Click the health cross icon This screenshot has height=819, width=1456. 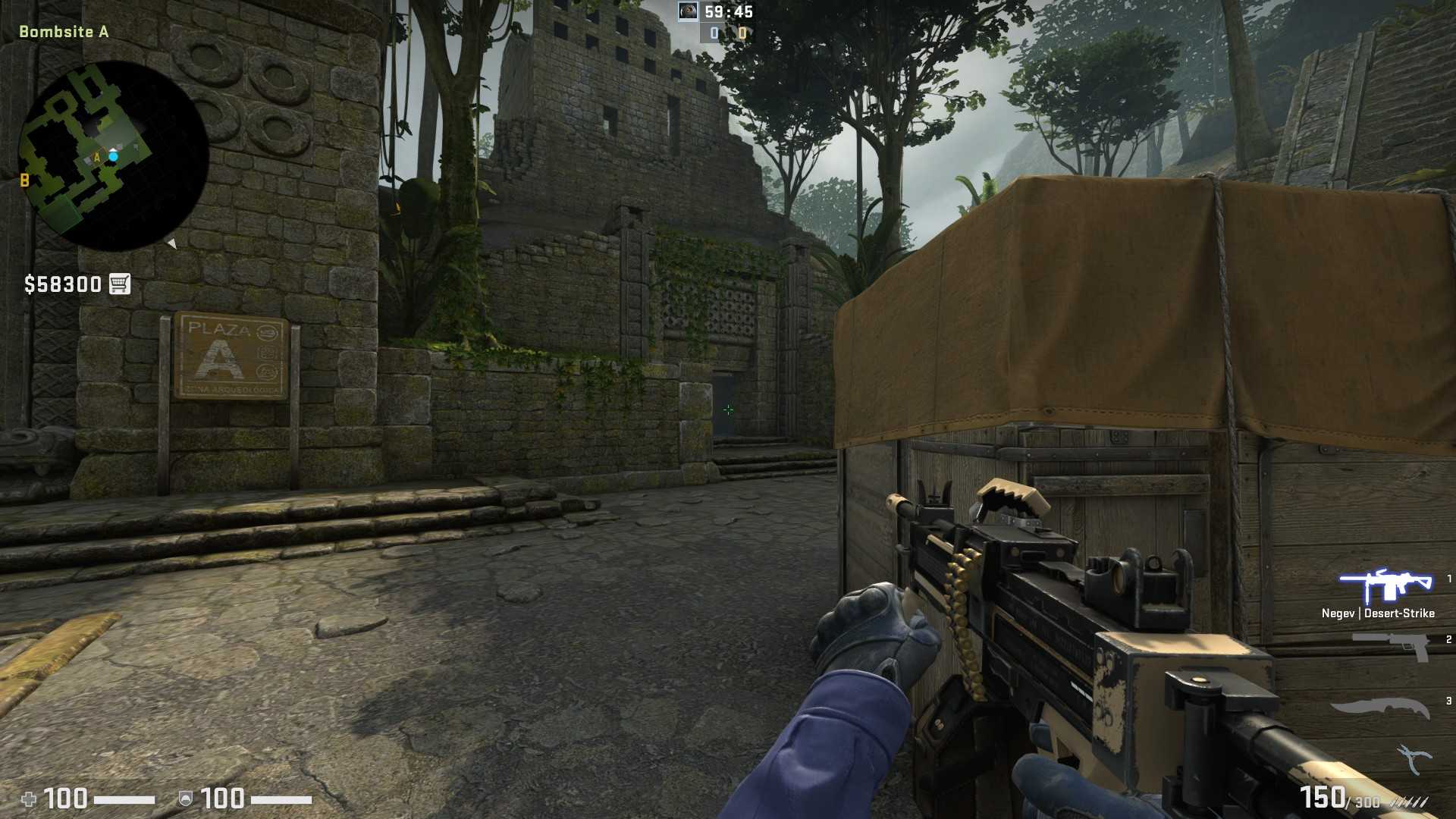(x=28, y=799)
